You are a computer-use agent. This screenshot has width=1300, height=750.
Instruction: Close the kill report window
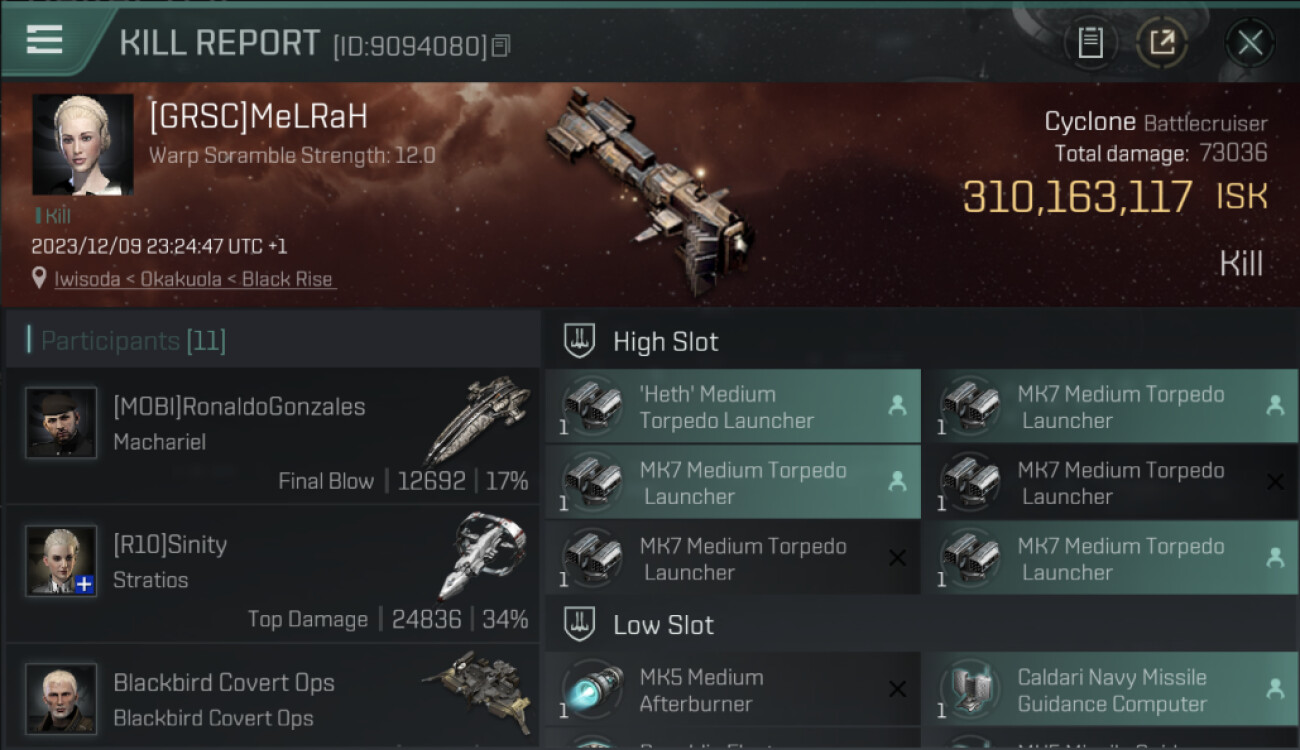[1249, 43]
